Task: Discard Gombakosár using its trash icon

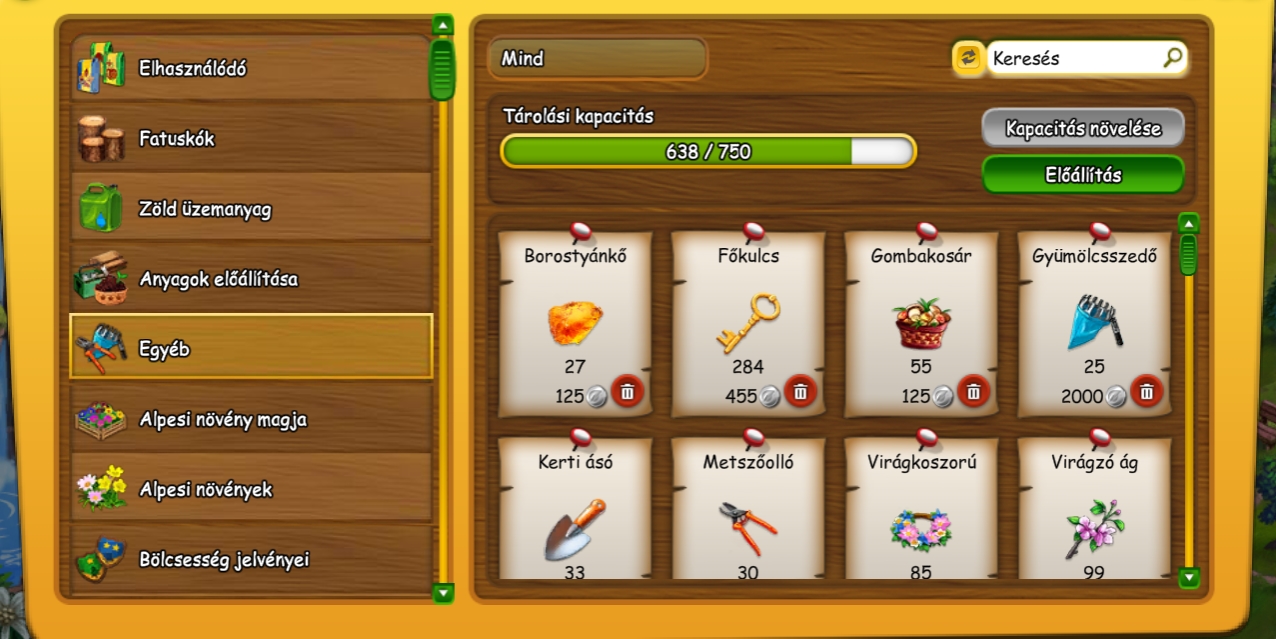Action: coord(974,392)
